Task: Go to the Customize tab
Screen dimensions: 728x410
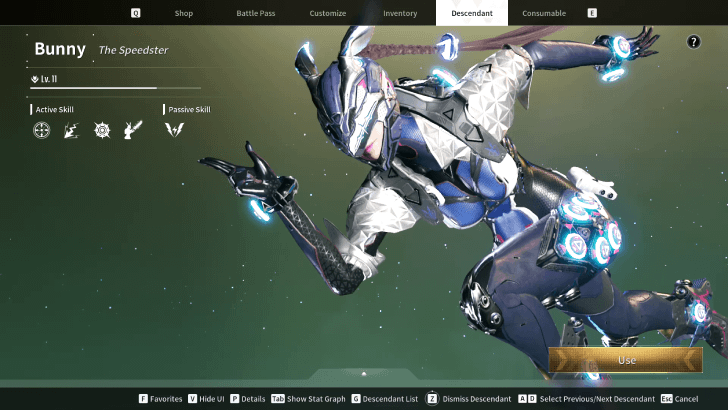Action: pyautogui.click(x=327, y=13)
